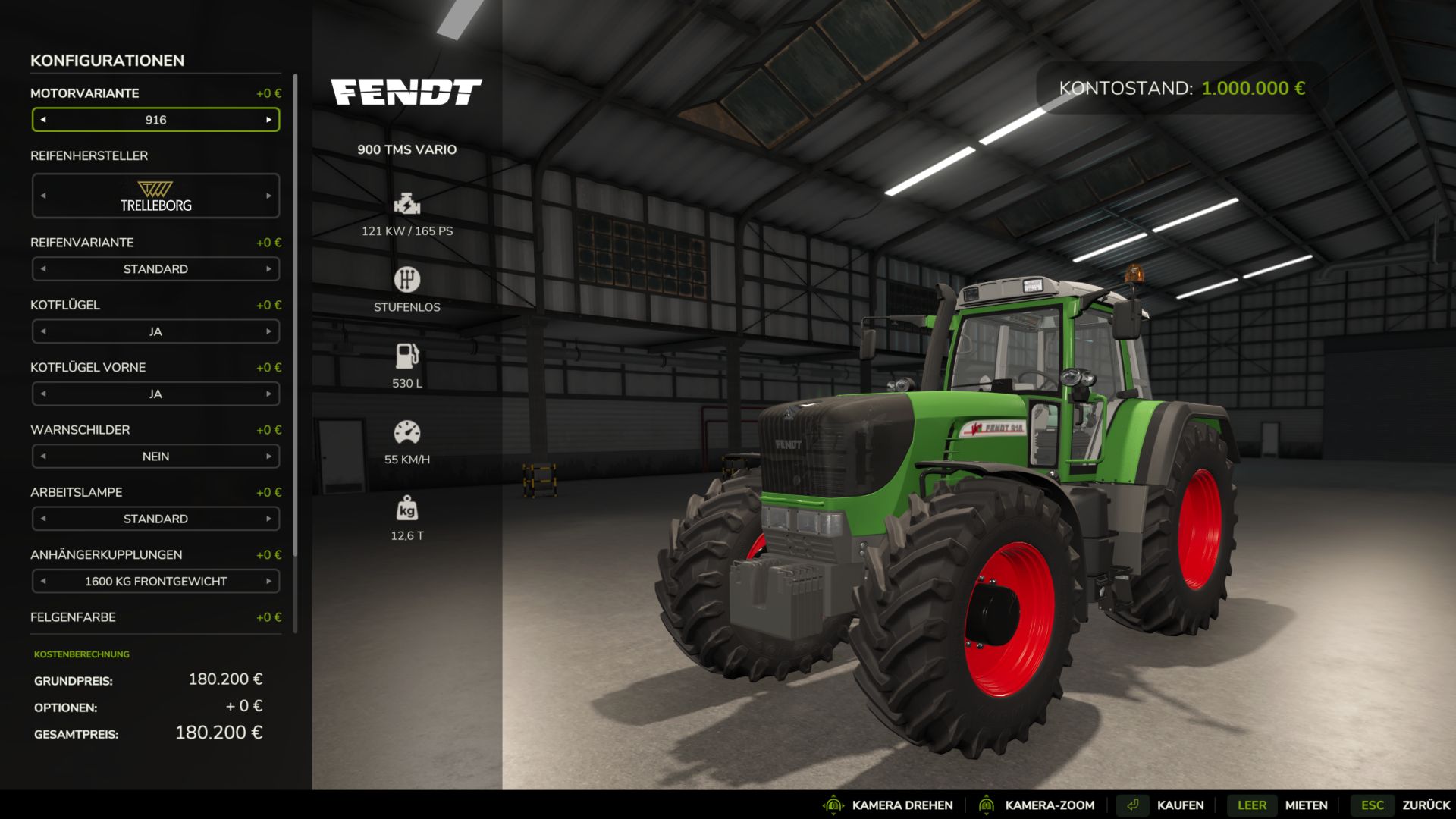Image resolution: width=1456 pixels, height=819 pixels.
Task: Select next Motorvariante after 916
Action: (268, 120)
